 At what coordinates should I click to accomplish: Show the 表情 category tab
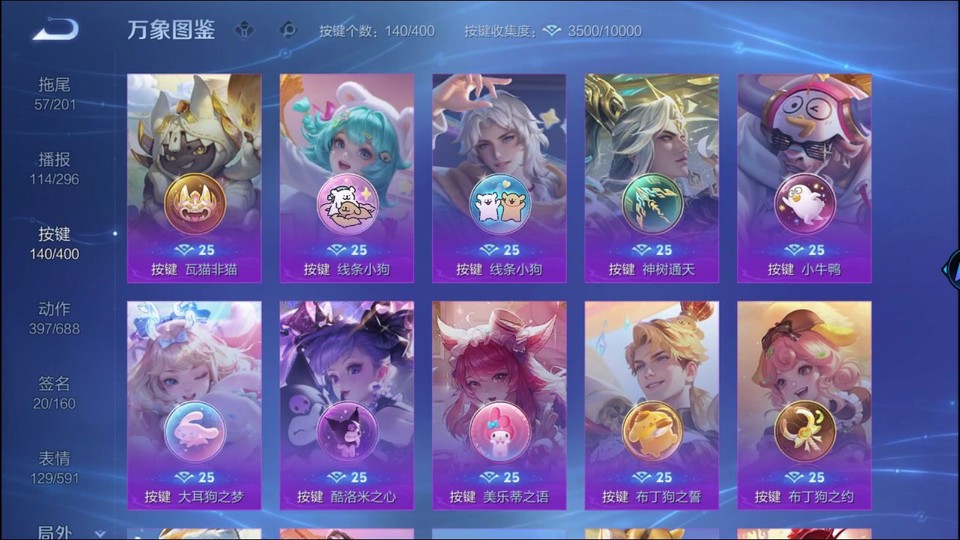[55, 468]
